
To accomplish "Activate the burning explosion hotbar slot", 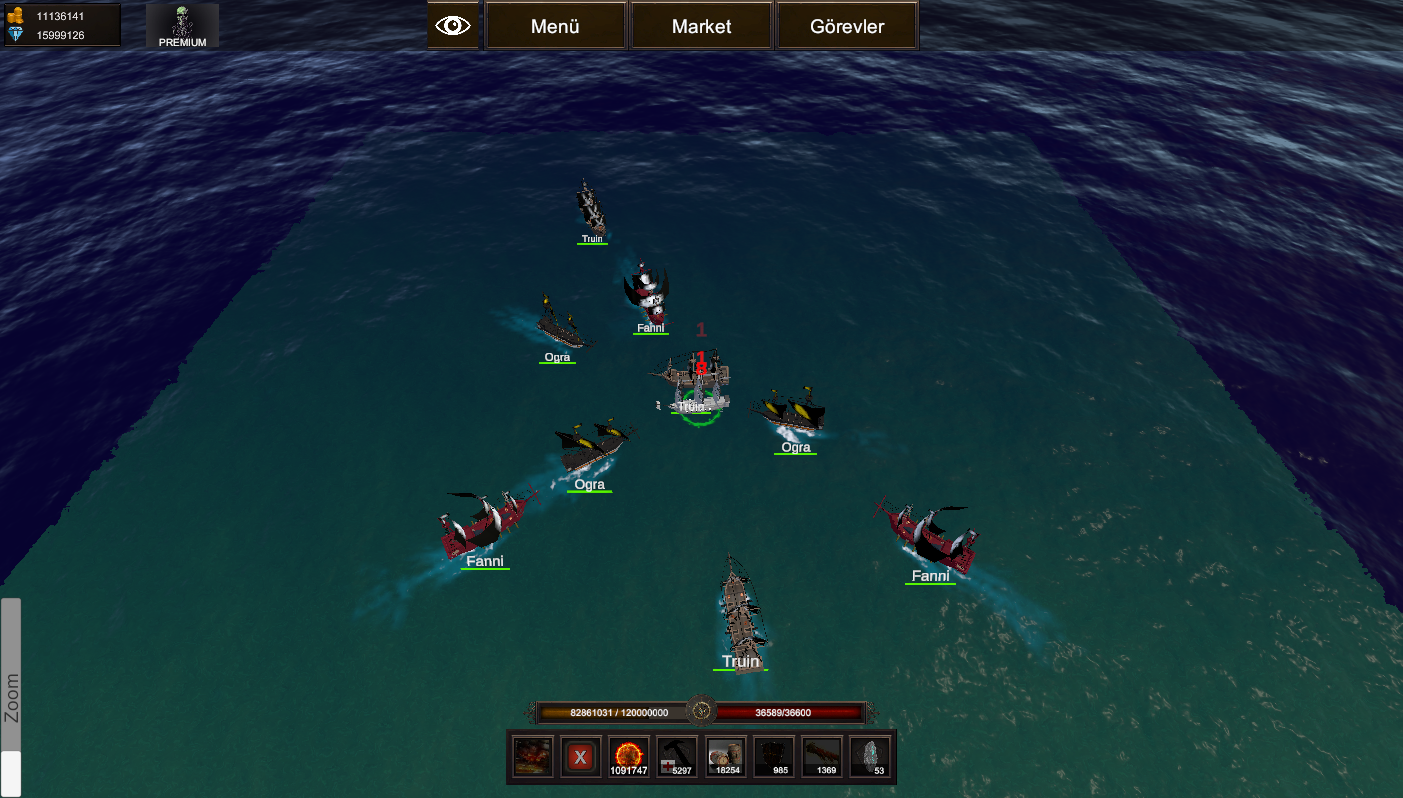I will (x=532, y=757).
